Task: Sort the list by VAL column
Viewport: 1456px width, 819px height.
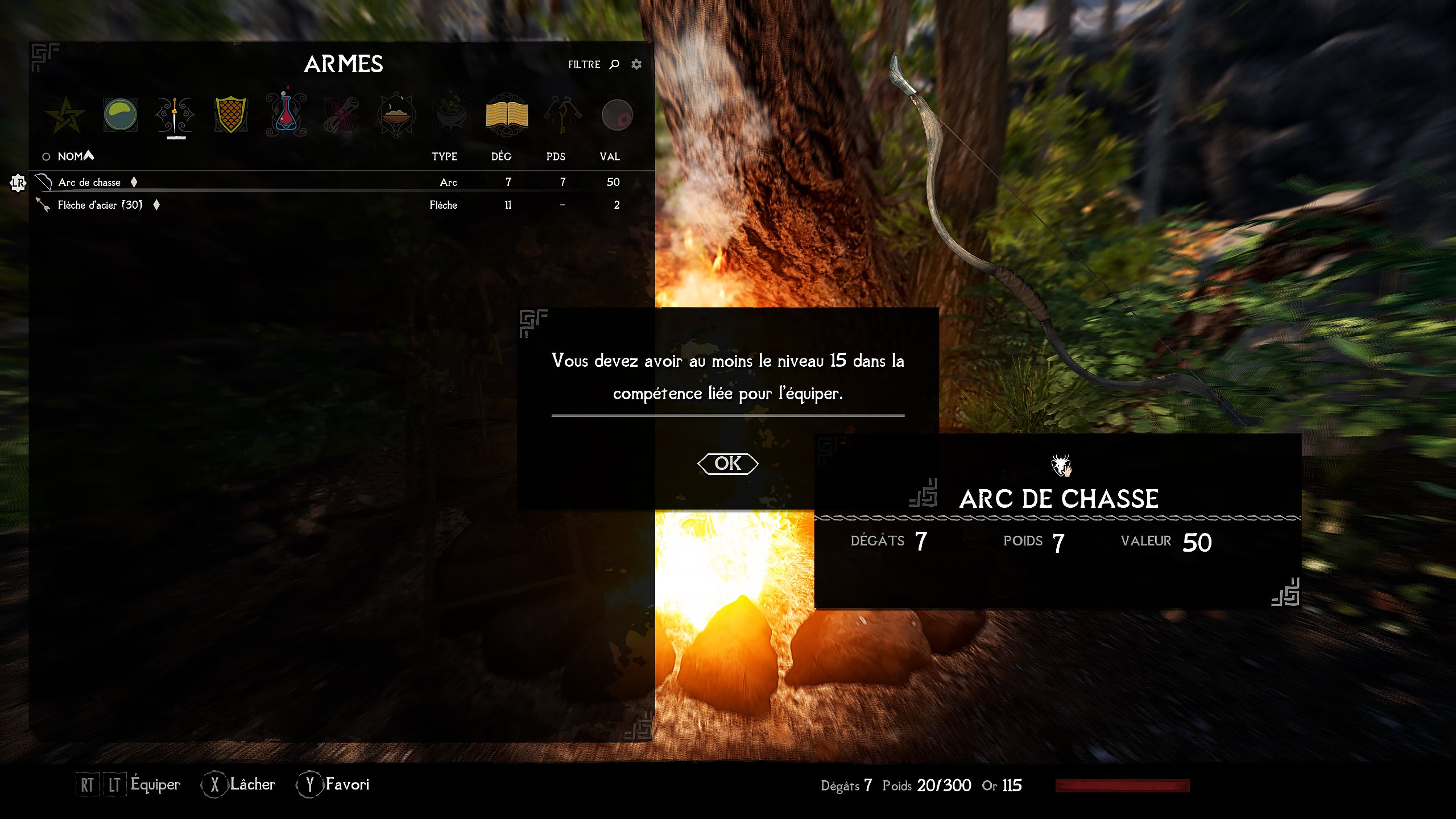Action: [x=609, y=156]
